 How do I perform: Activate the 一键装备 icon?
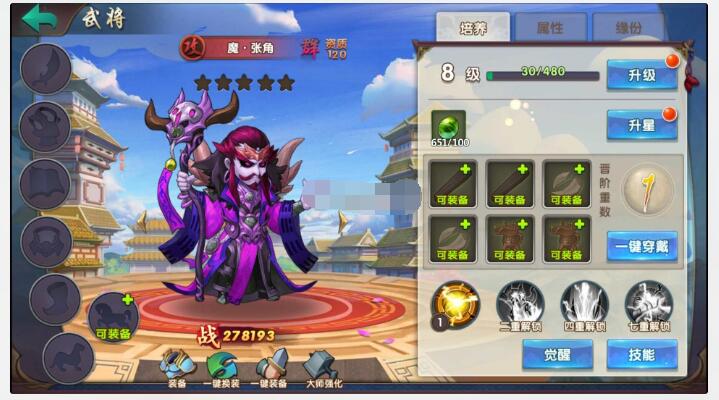click(x=272, y=367)
